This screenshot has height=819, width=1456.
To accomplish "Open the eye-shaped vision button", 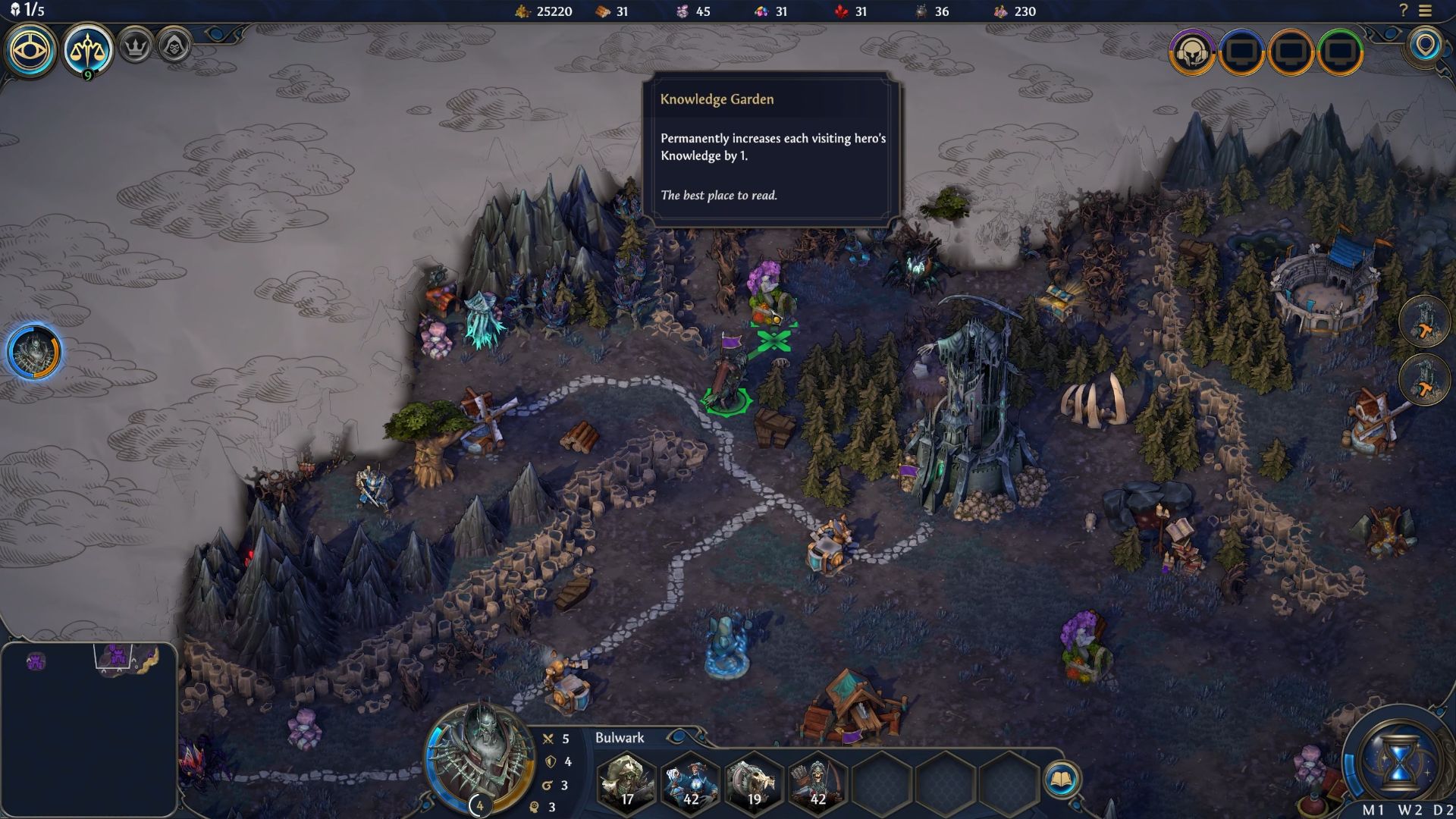I will point(31,50).
